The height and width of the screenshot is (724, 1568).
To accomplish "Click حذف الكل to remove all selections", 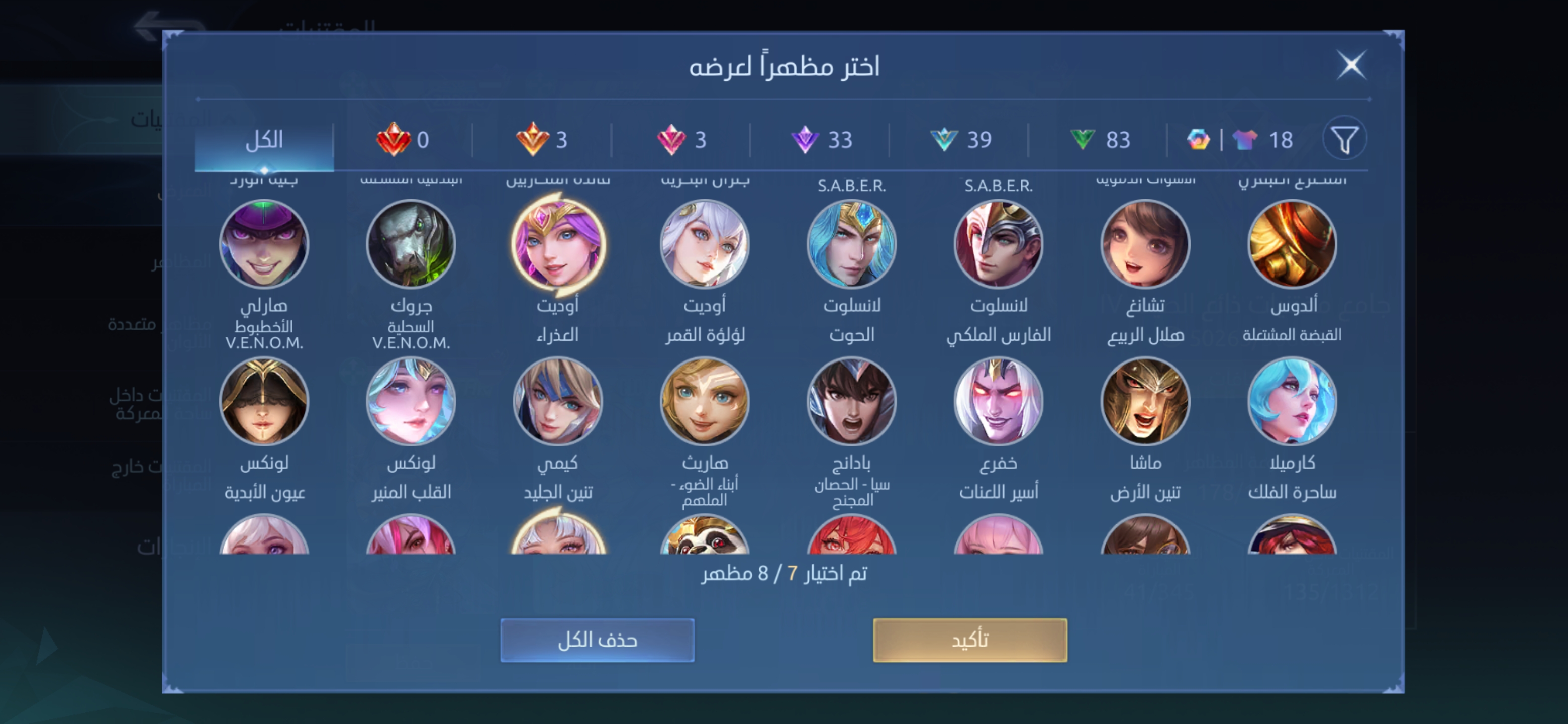I will click(597, 640).
